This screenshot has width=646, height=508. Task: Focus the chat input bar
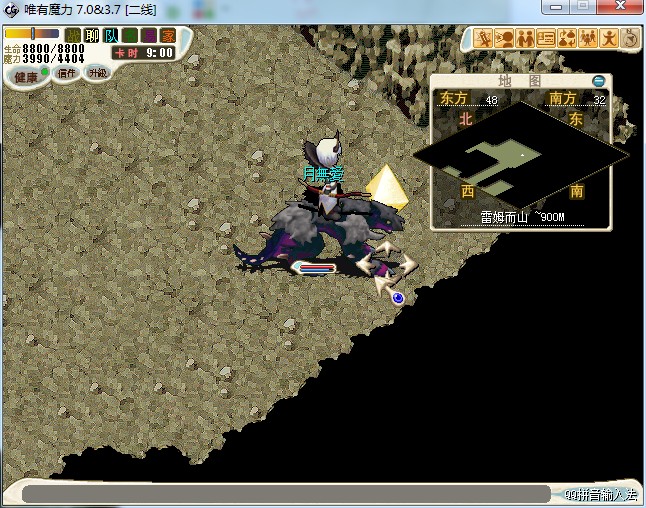pos(285,494)
